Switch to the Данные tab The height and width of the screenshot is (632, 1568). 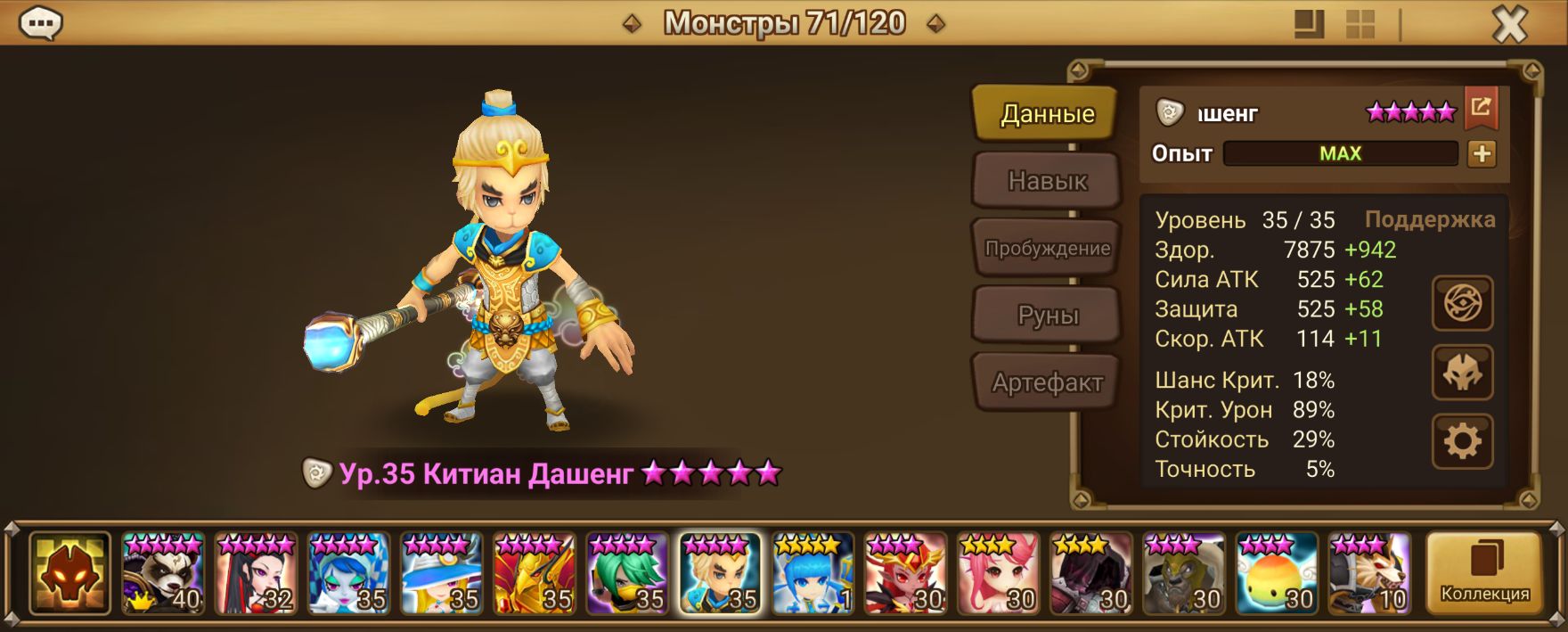(1047, 114)
